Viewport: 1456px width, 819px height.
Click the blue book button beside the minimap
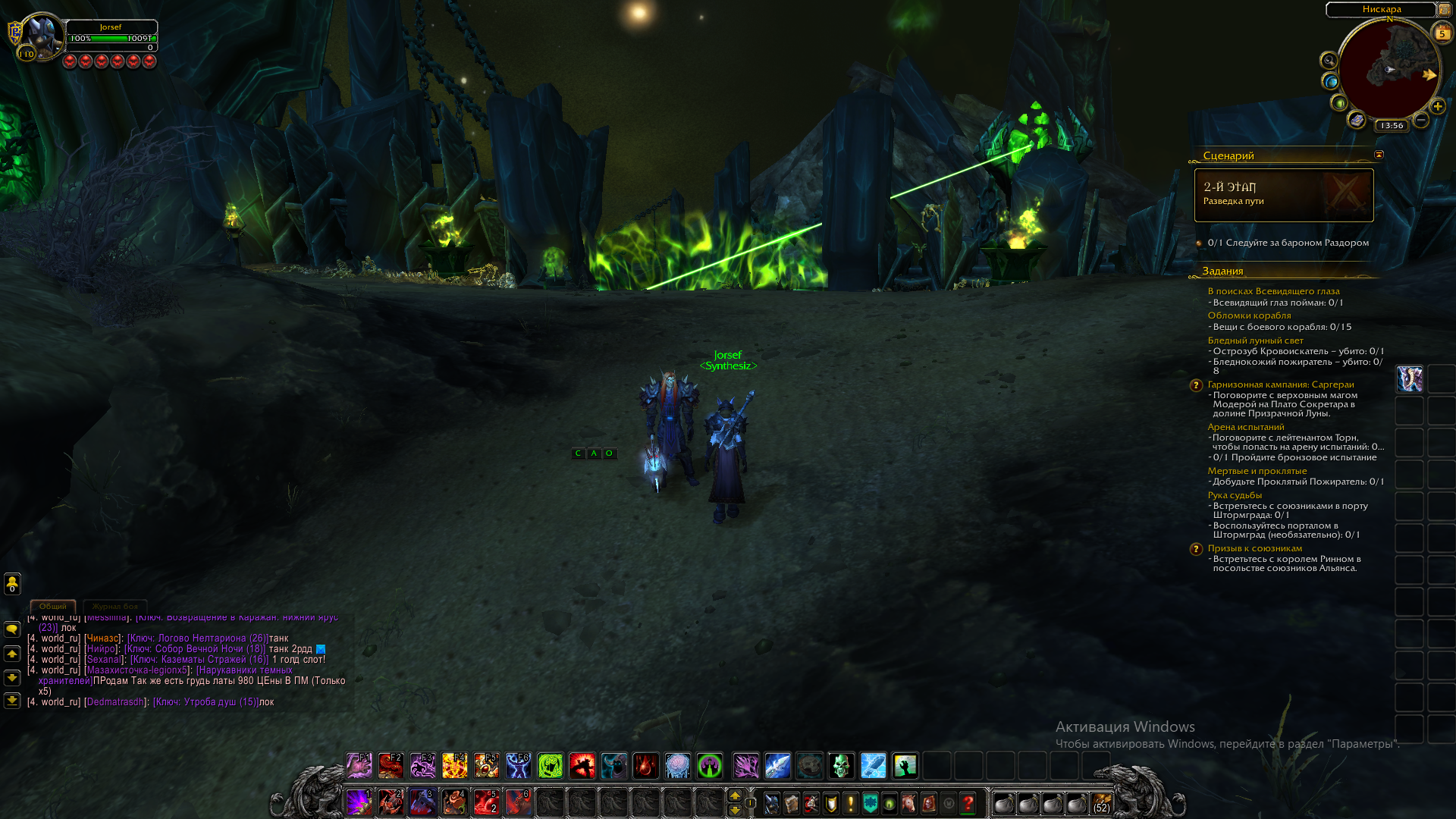1357,120
